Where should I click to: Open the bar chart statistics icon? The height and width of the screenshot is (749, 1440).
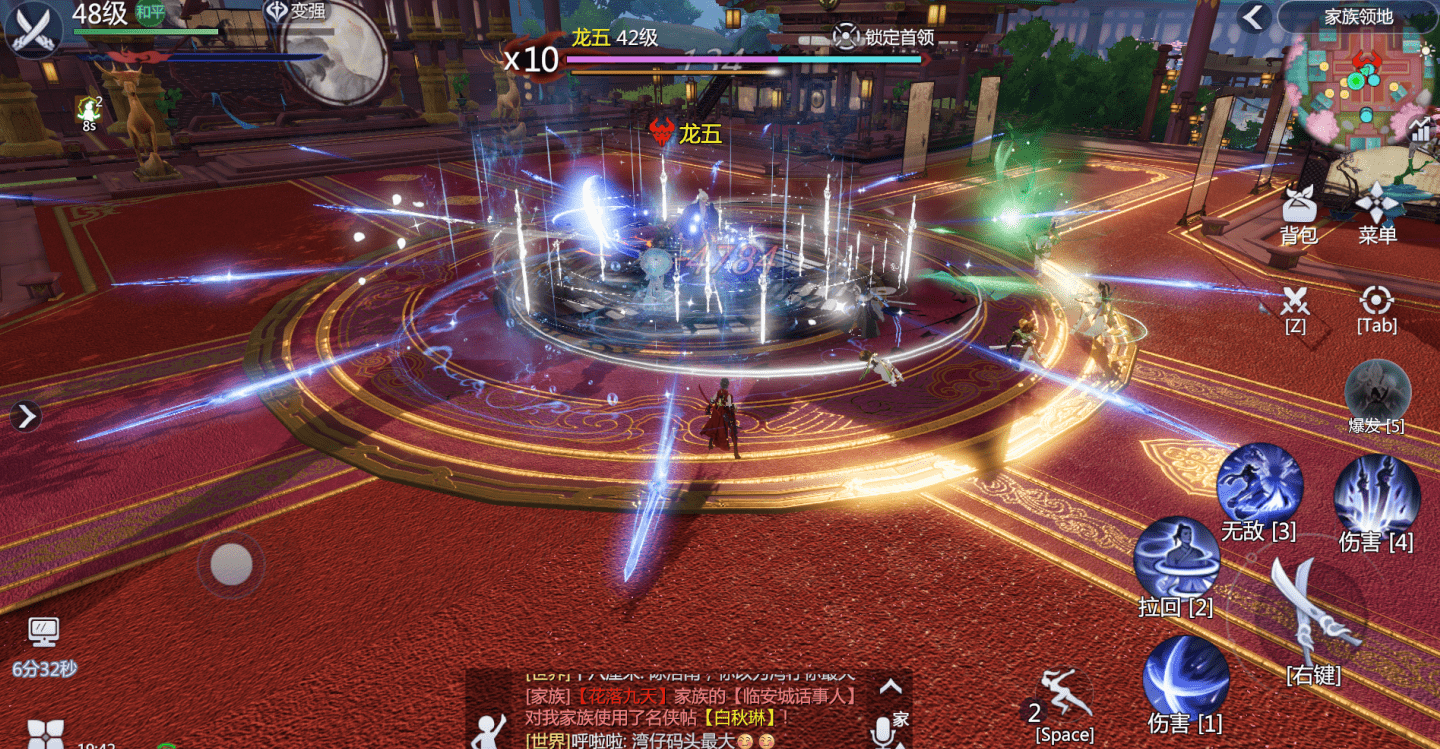(x=1420, y=130)
